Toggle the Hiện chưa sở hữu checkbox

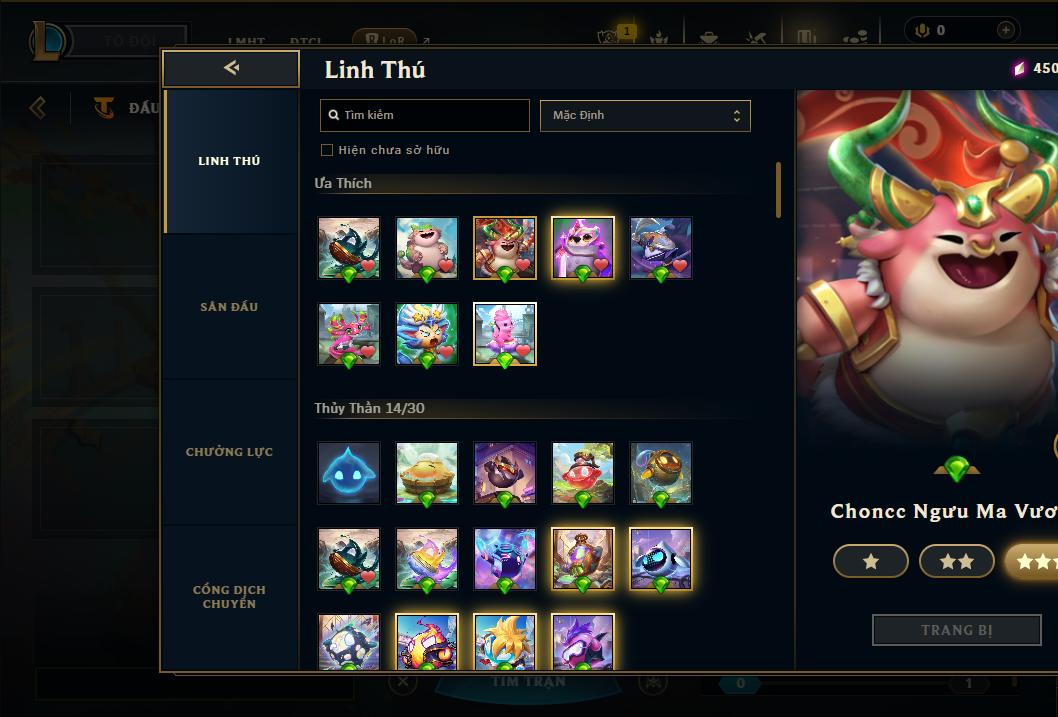click(x=326, y=150)
